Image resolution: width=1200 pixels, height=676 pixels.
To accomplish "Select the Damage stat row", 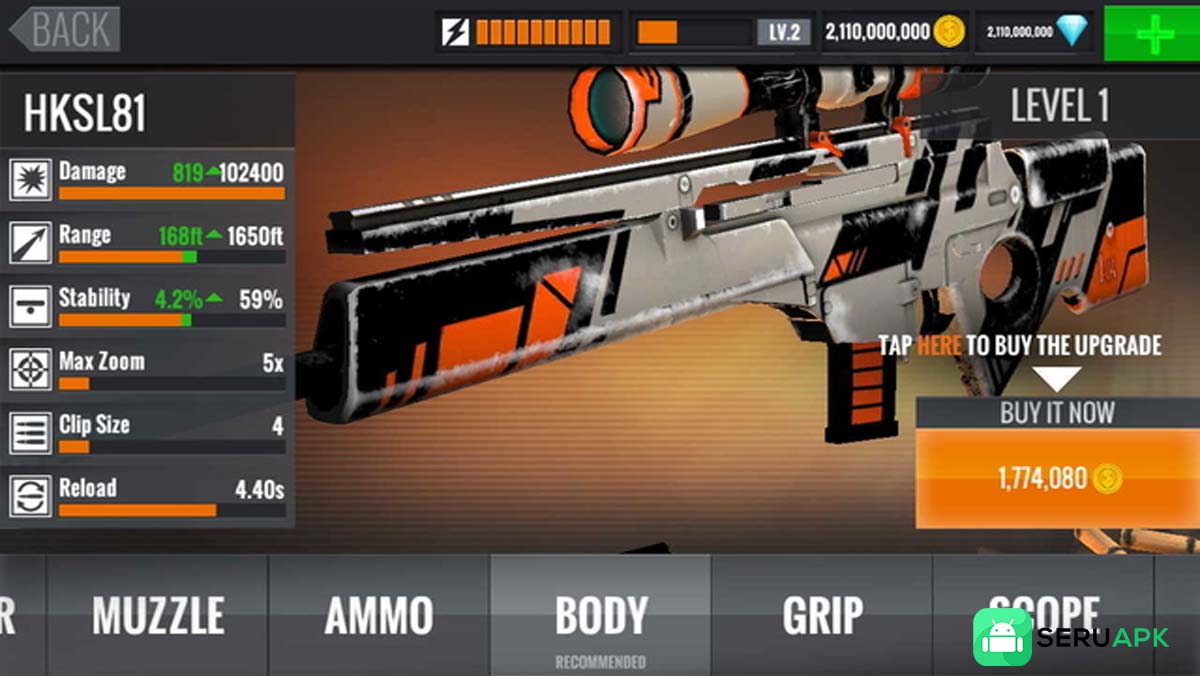I will pos(148,179).
